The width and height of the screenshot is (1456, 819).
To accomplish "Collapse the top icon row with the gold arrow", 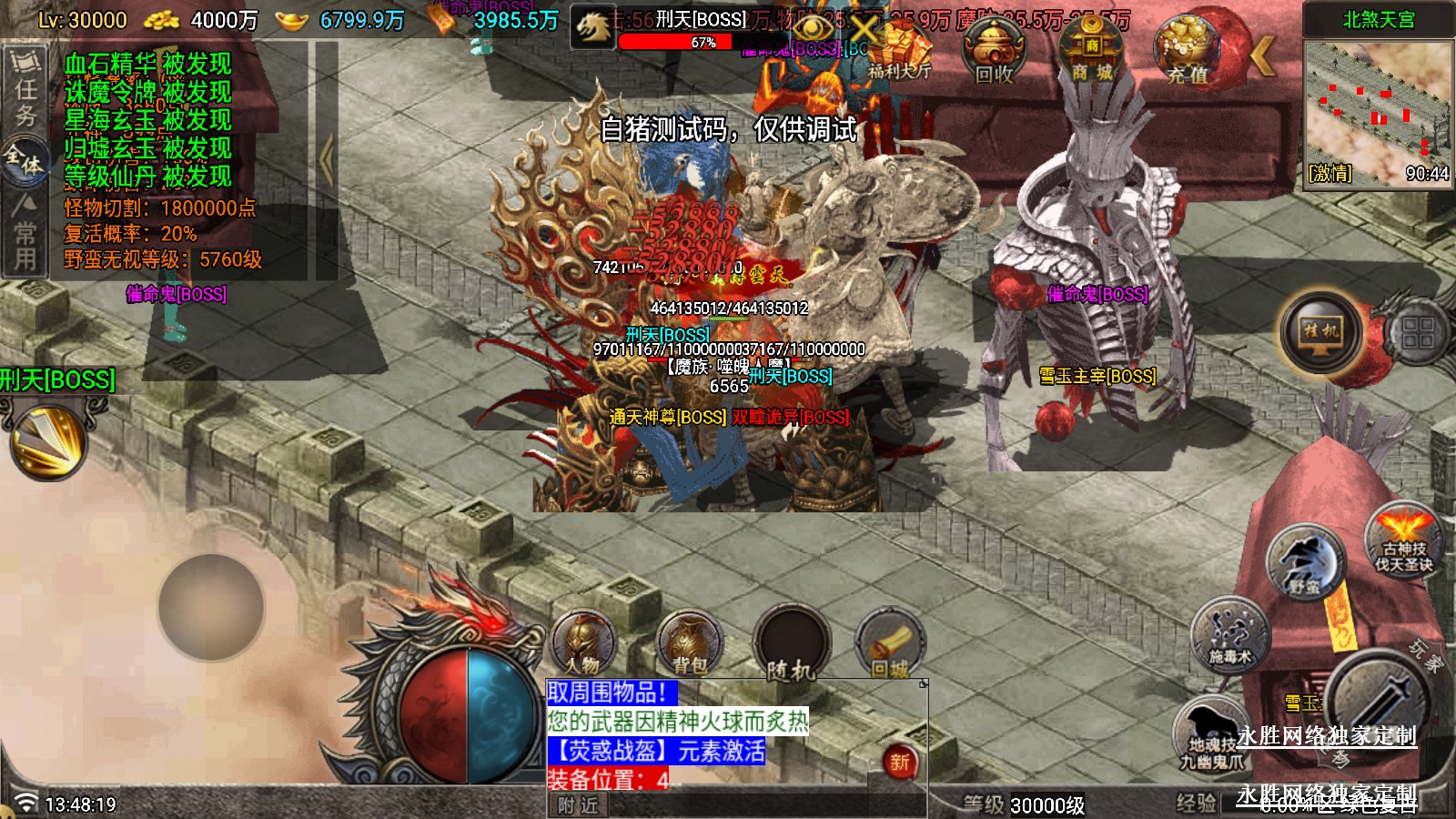I will tap(1263, 56).
